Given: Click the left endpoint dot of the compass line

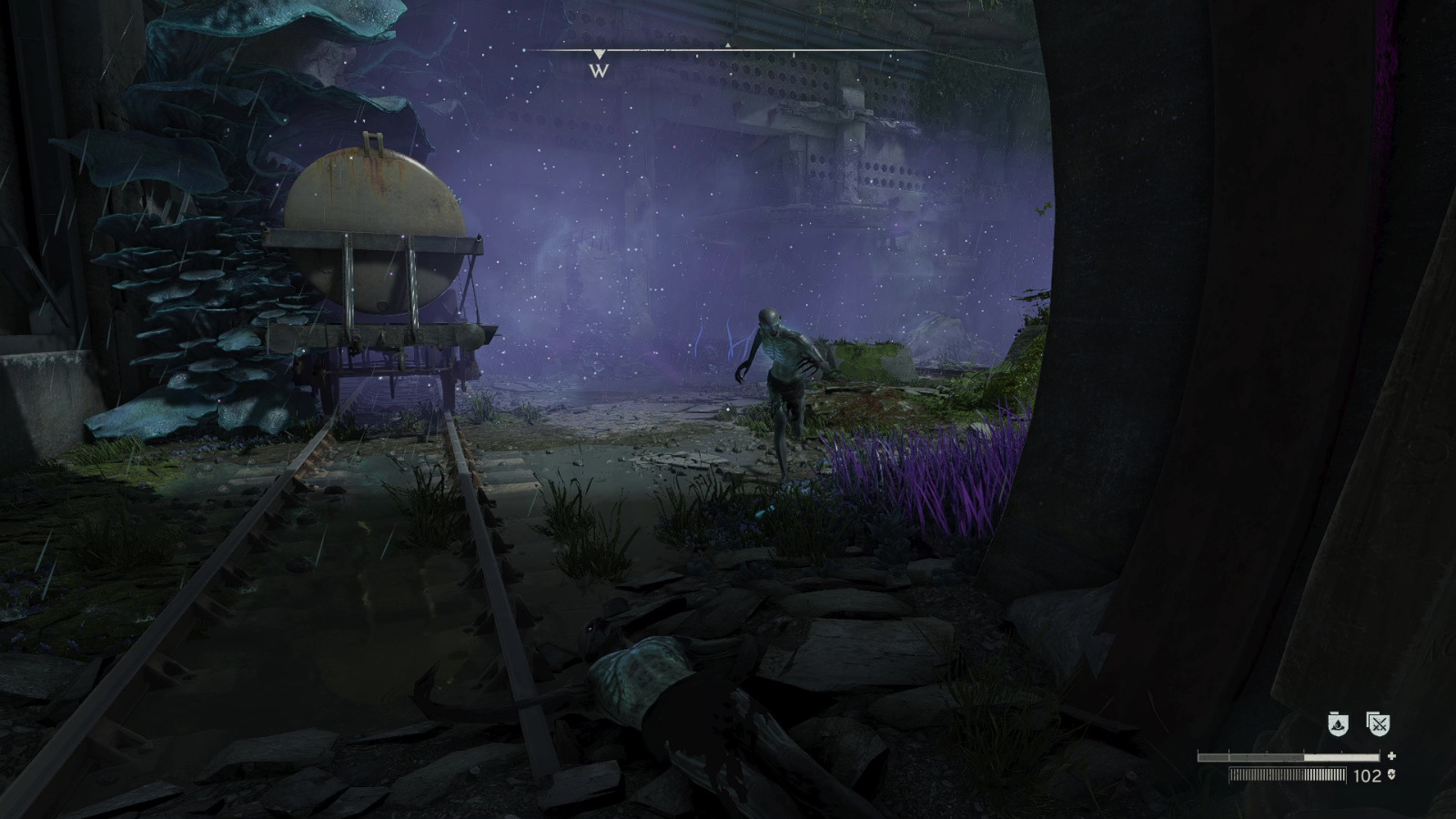Looking at the screenshot, I should 523,49.
